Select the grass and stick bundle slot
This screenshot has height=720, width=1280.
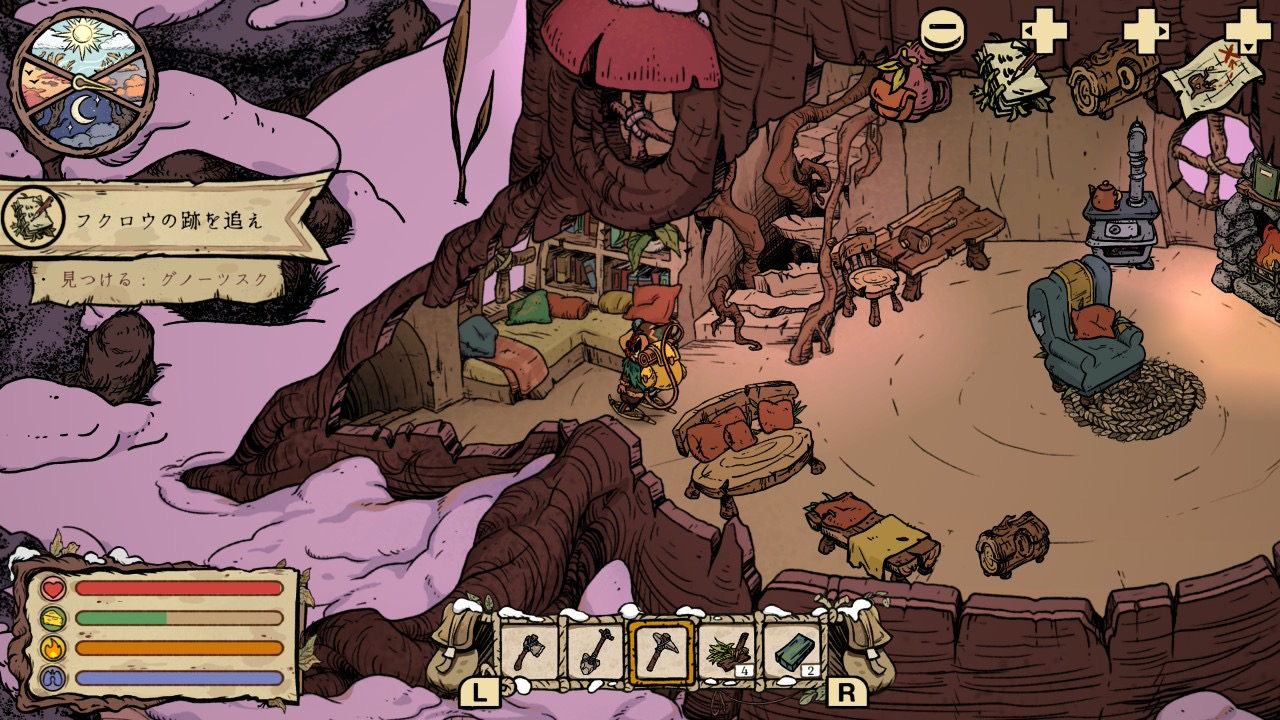[727, 653]
